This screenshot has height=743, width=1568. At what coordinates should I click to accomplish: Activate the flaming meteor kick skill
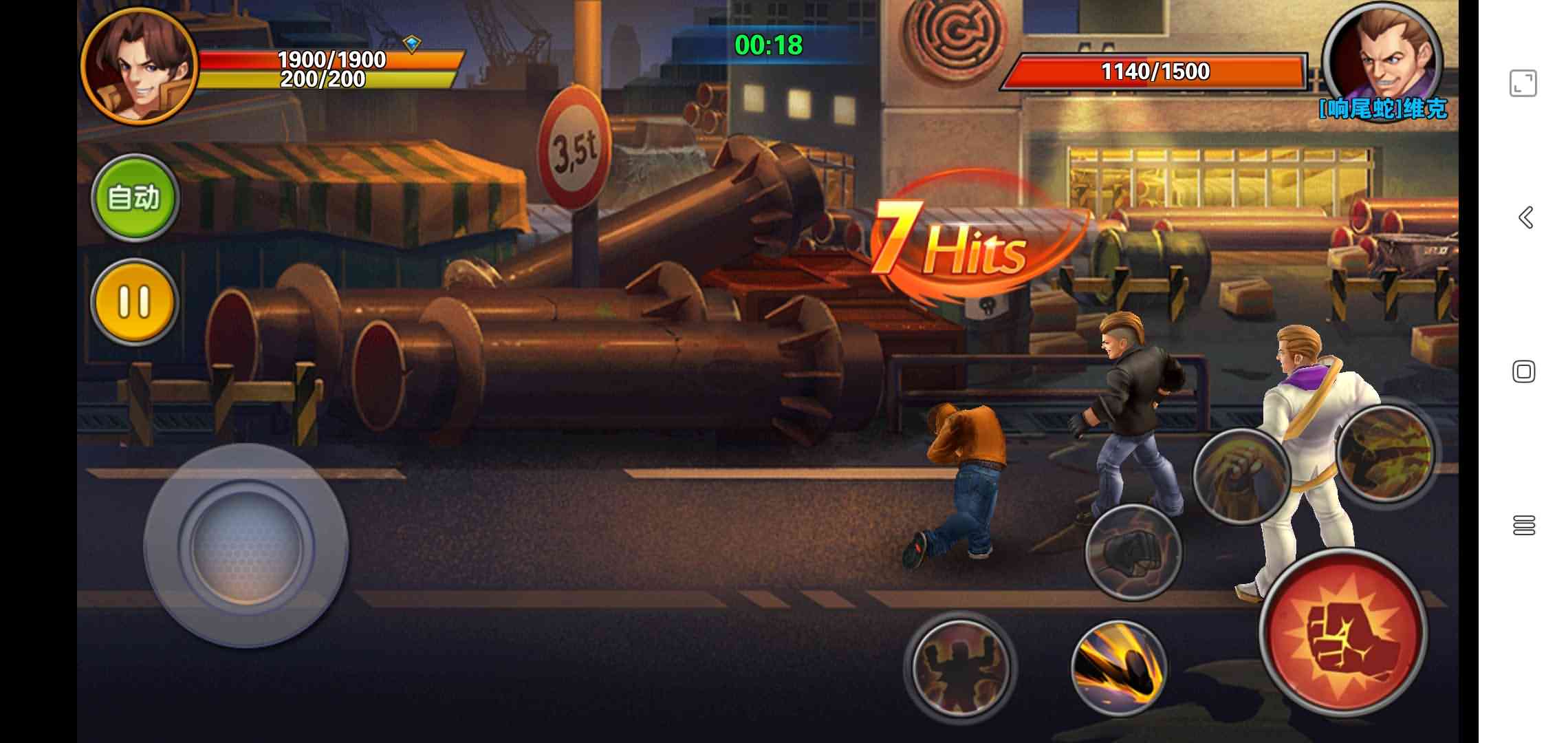click(1119, 667)
